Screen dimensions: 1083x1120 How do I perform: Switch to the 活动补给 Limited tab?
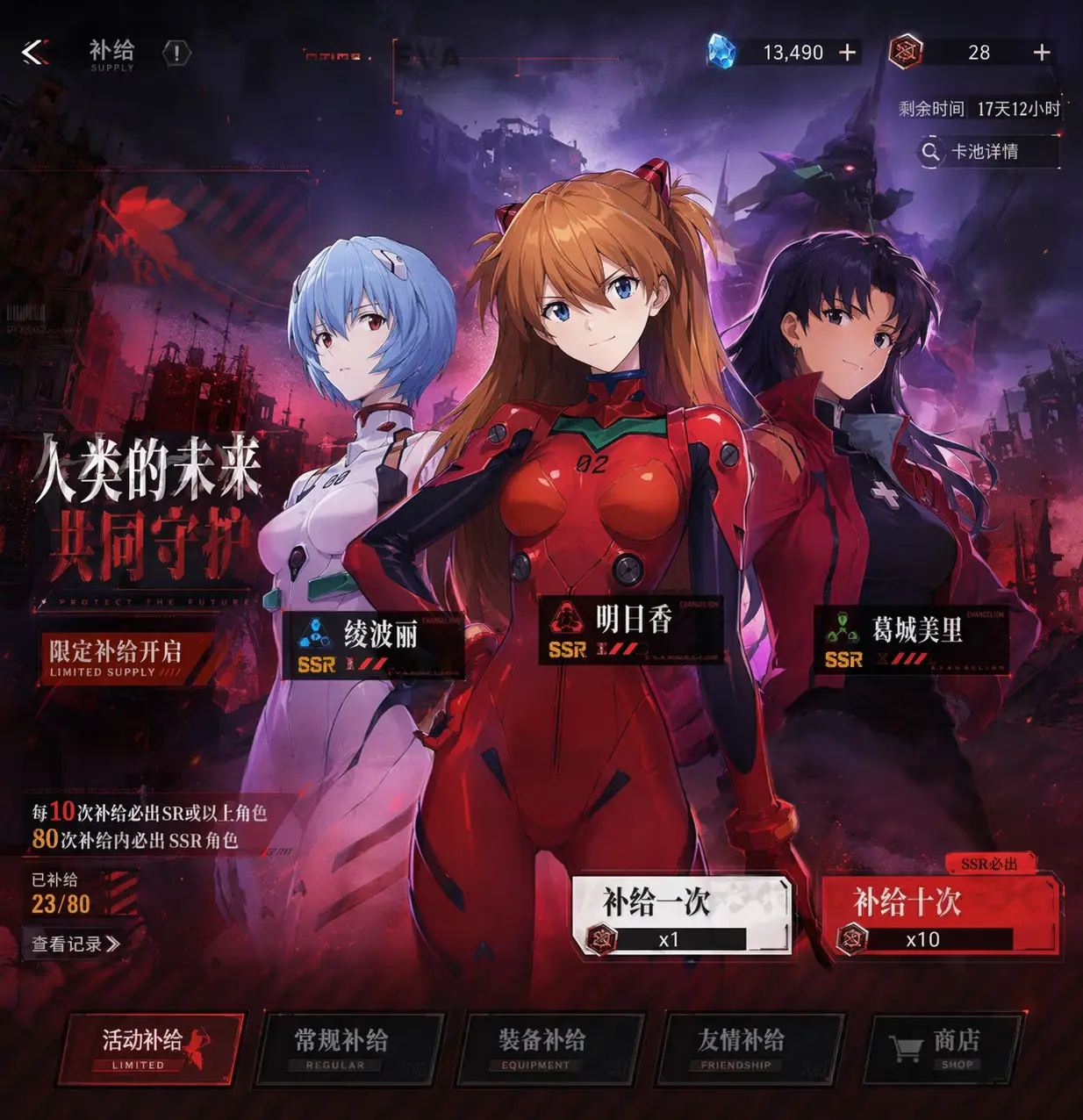coord(150,1048)
